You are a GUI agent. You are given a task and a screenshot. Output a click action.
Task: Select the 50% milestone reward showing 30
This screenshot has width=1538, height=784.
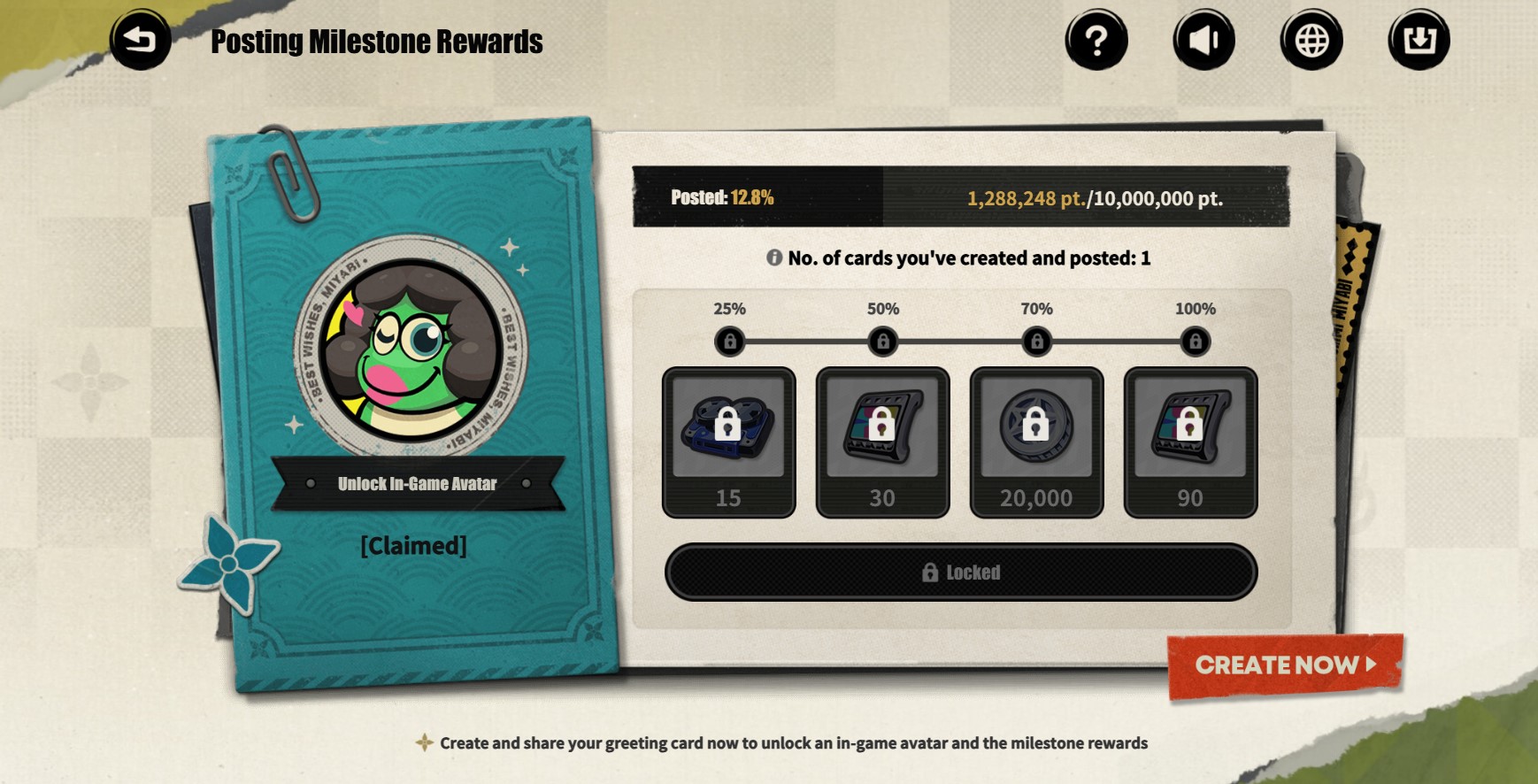(882, 442)
